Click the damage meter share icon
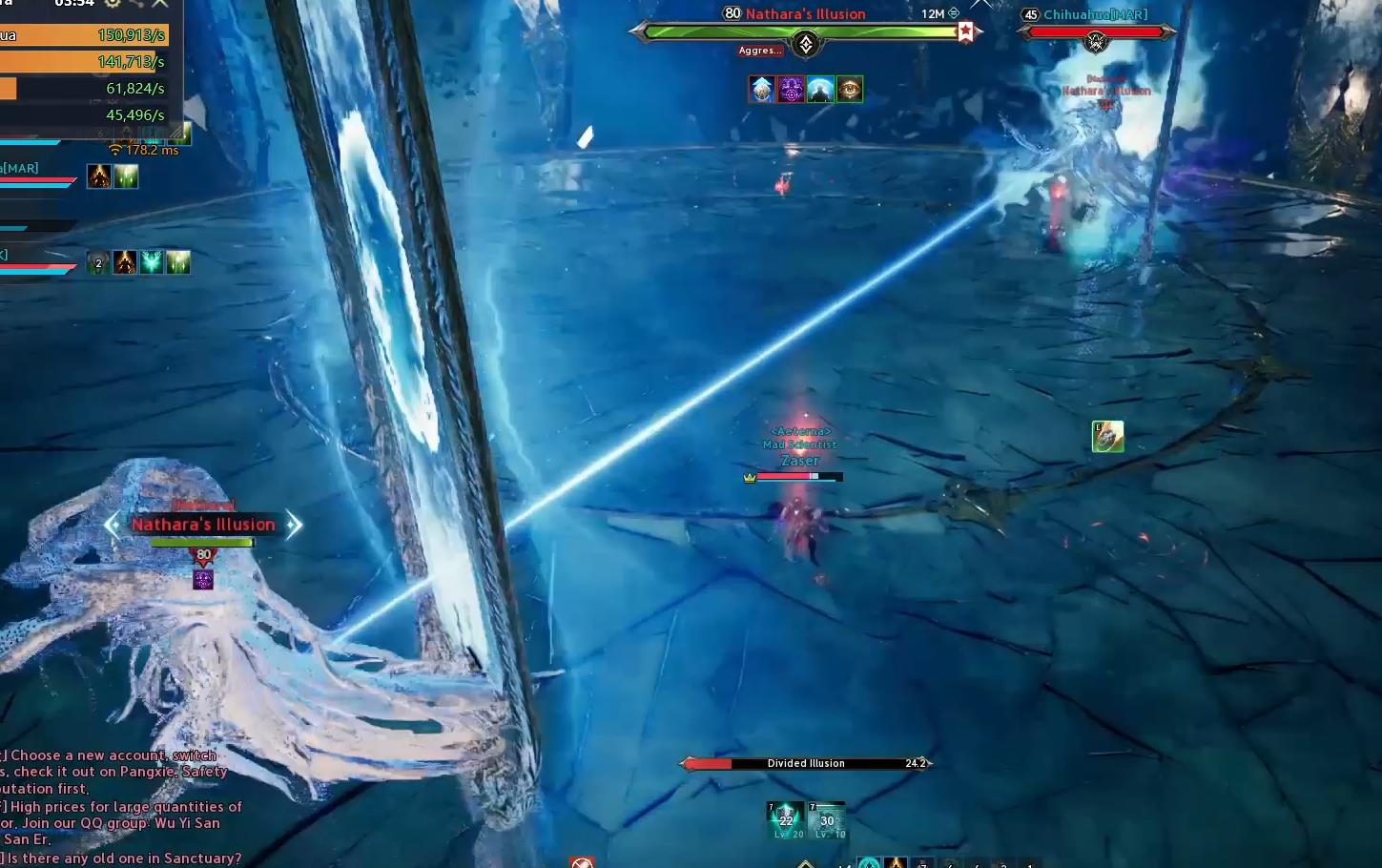The image size is (1382, 868). pyautogui.click(x=136, y=4)
